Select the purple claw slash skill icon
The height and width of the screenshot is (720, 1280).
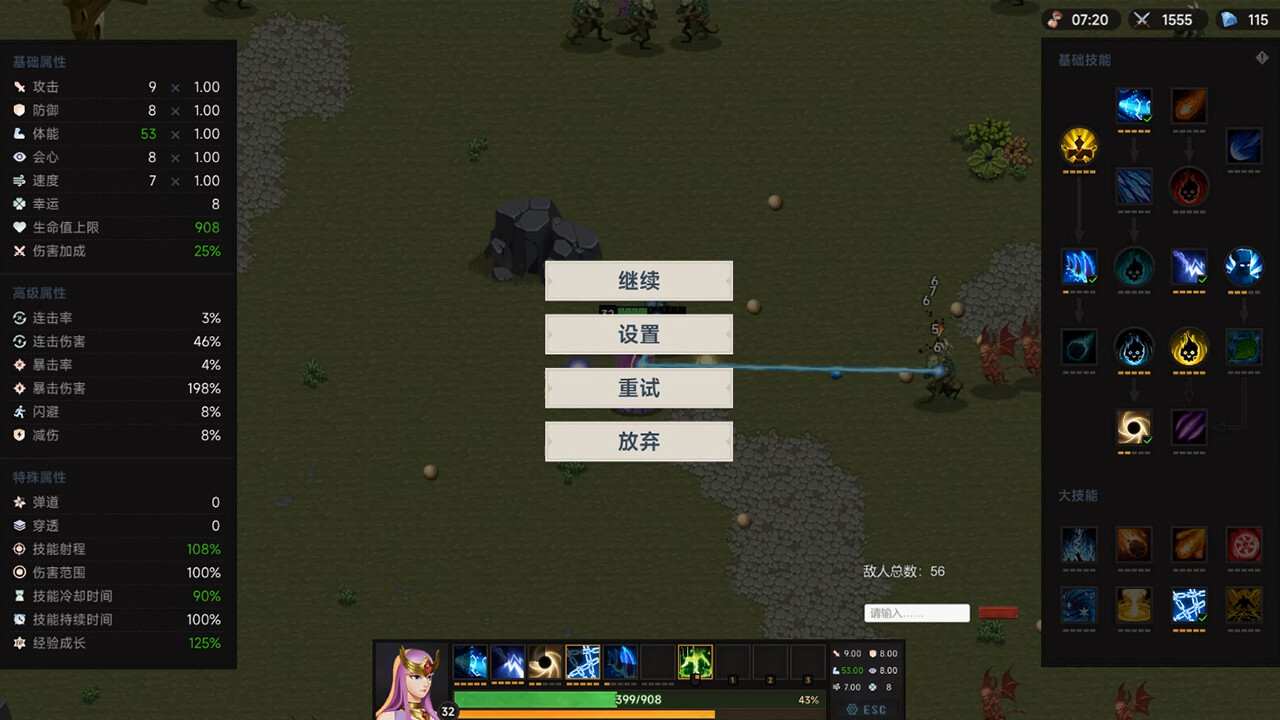pyautogui.click(x=1189, y=427)
